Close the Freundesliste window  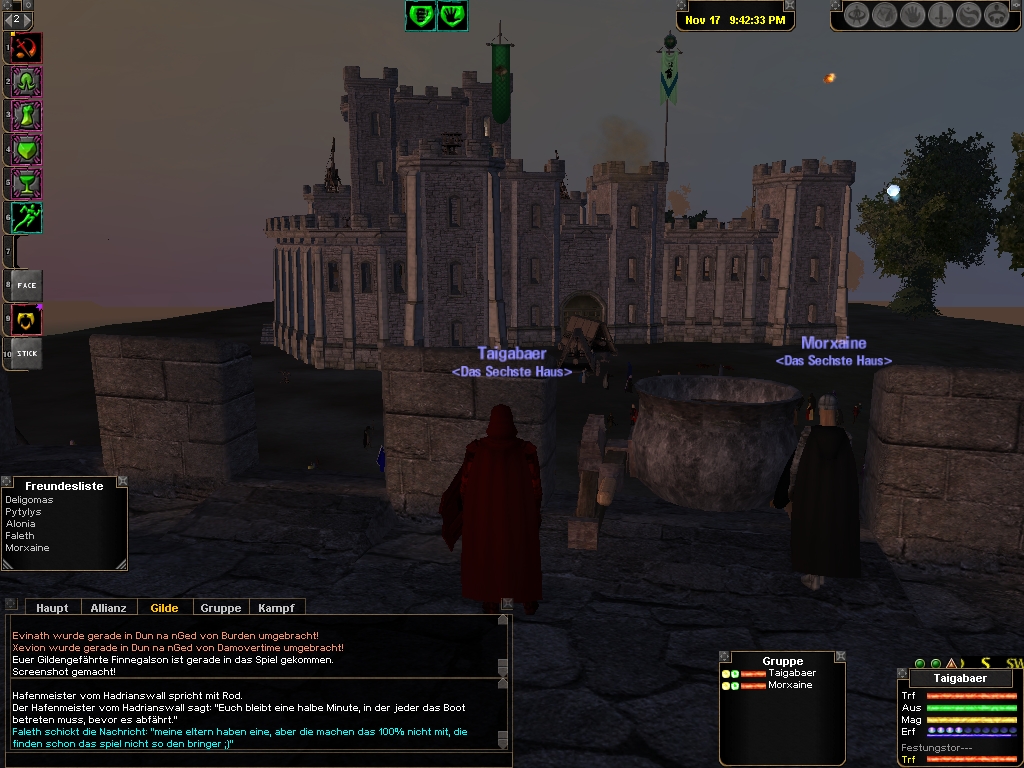(122, 481)
